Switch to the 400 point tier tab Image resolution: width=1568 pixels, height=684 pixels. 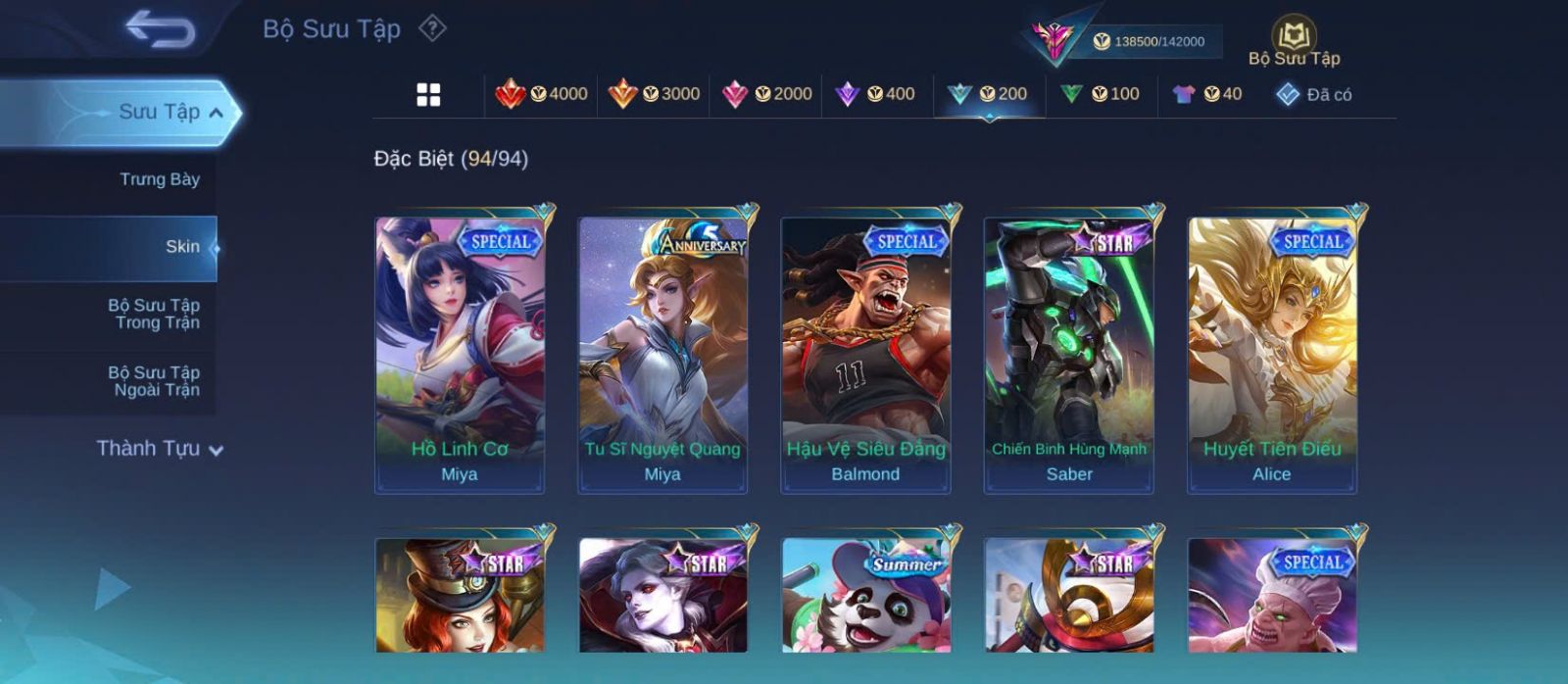[x=875, y=94]
